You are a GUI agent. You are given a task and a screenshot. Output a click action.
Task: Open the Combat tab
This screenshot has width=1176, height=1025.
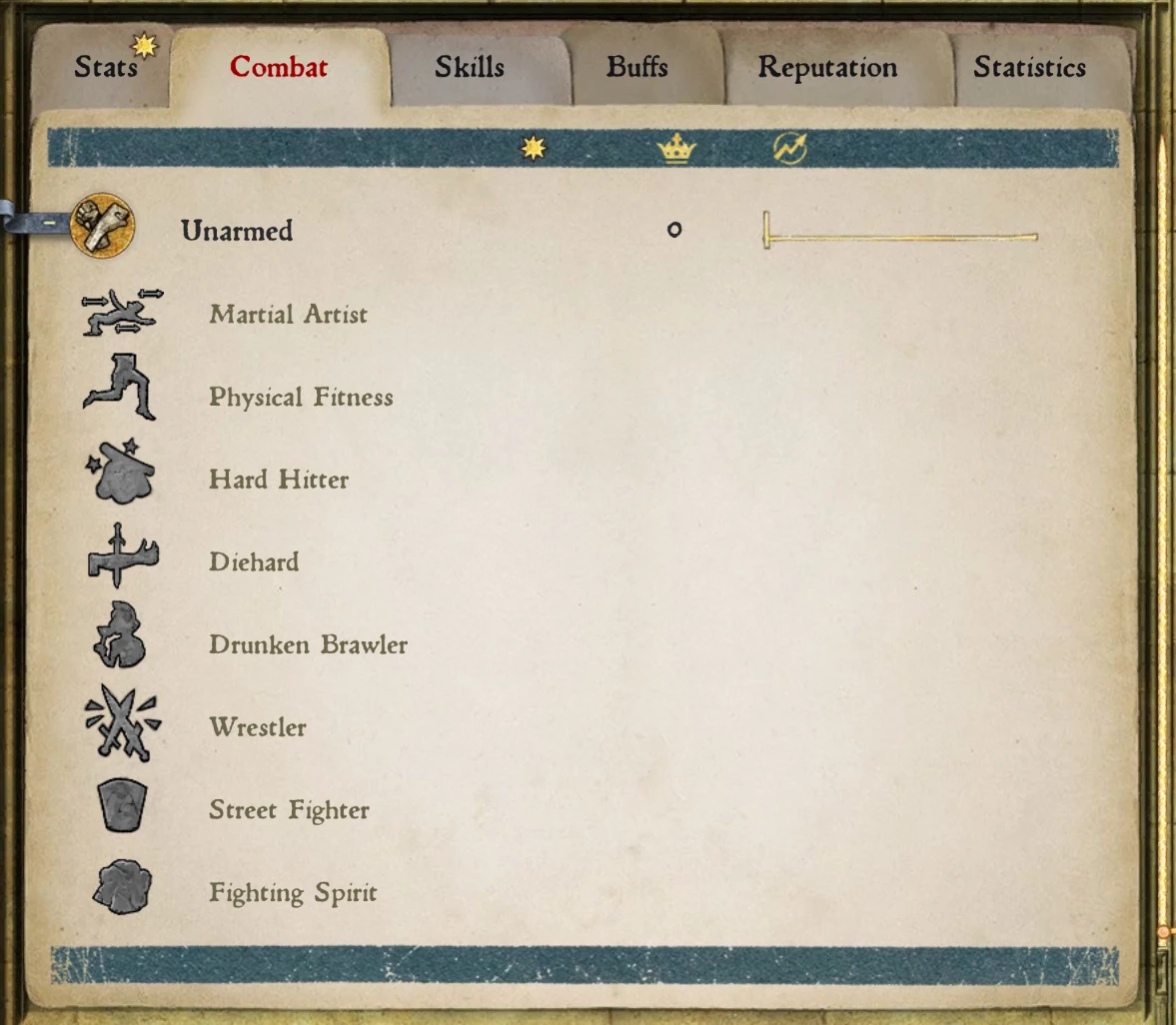(x=279, y=68)
